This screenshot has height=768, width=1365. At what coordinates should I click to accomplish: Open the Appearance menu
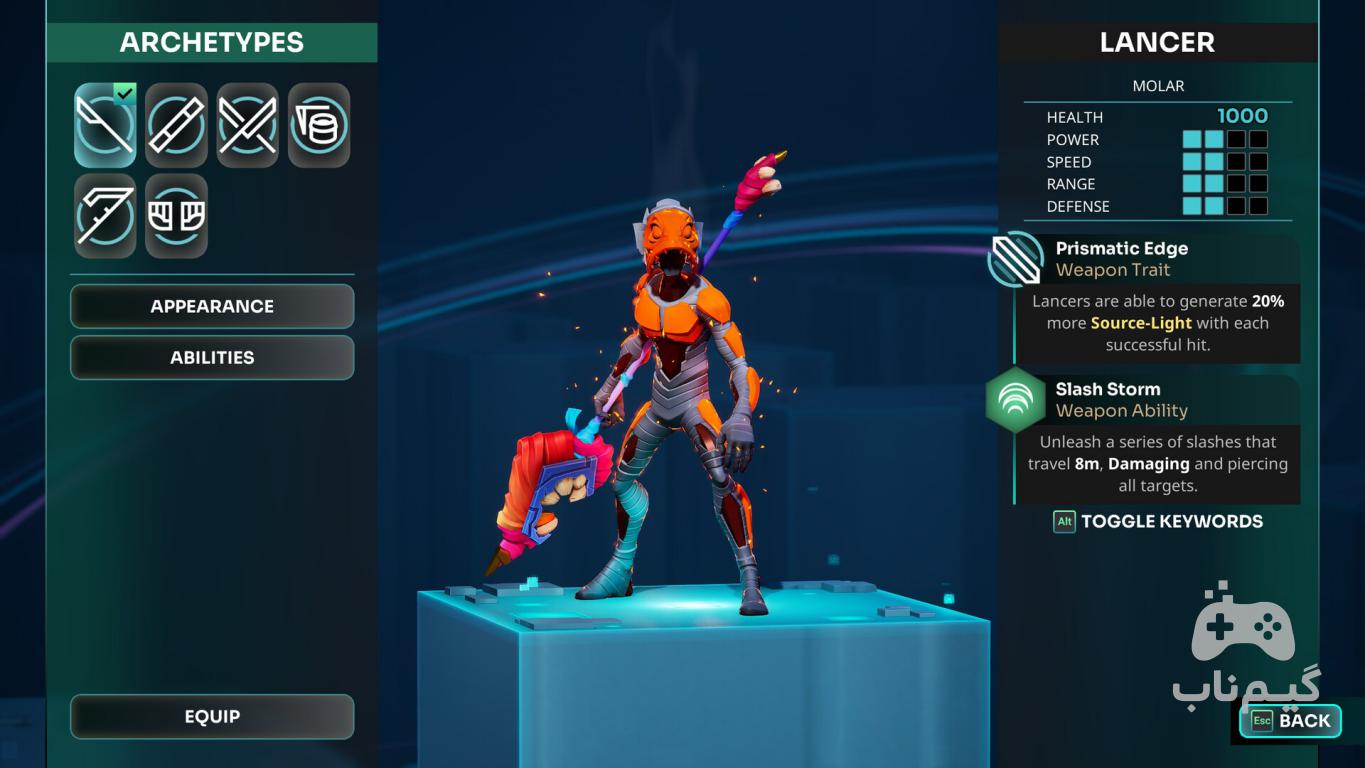[212, 306]
